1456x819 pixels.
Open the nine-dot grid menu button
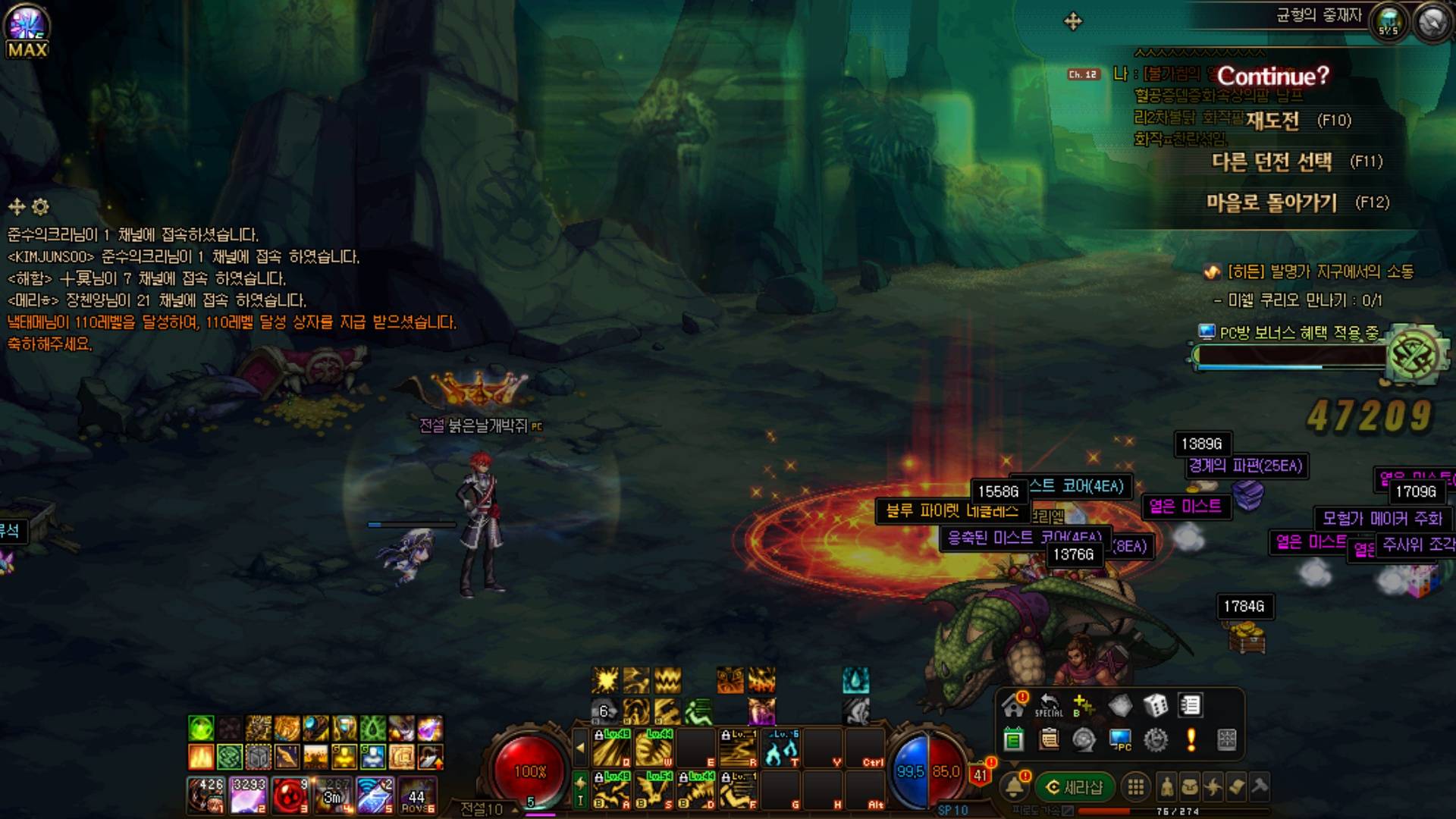pyautogui.click(x=1135, y=788)
